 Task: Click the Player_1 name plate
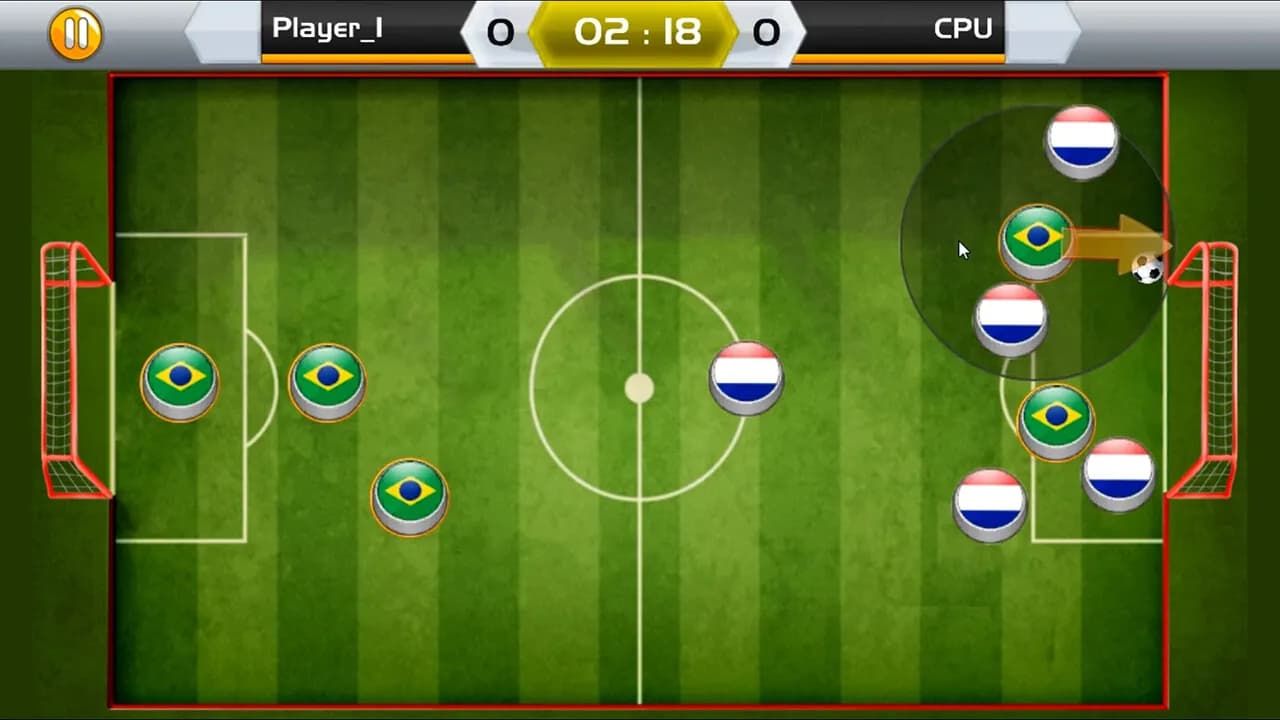(327, 28)
